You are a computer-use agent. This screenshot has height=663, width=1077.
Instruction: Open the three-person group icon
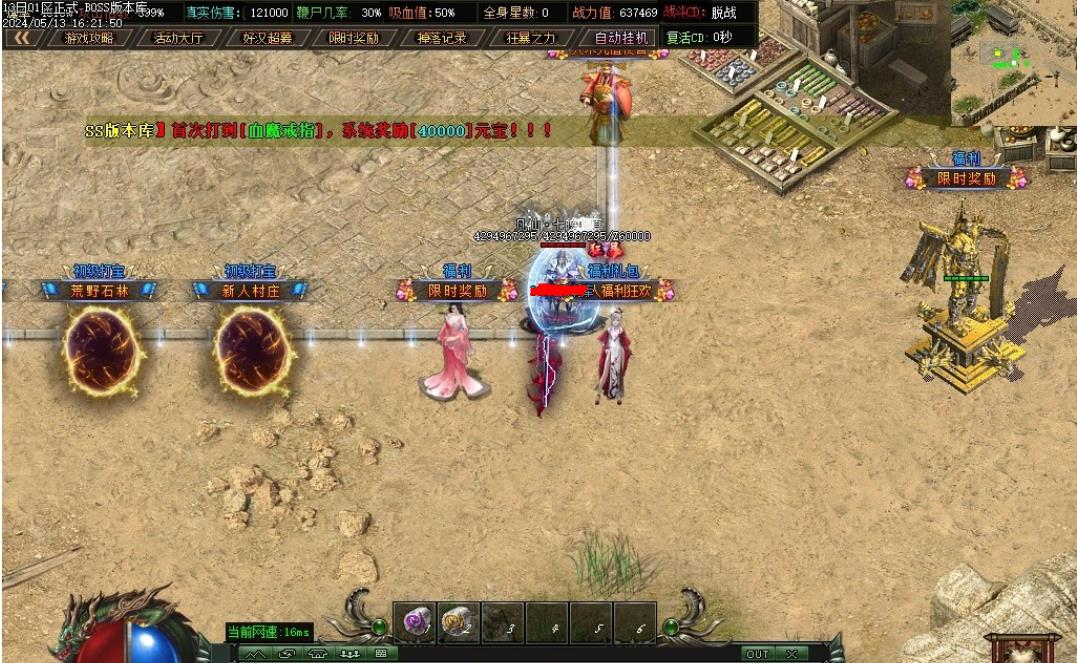click(x=349, y=654)
